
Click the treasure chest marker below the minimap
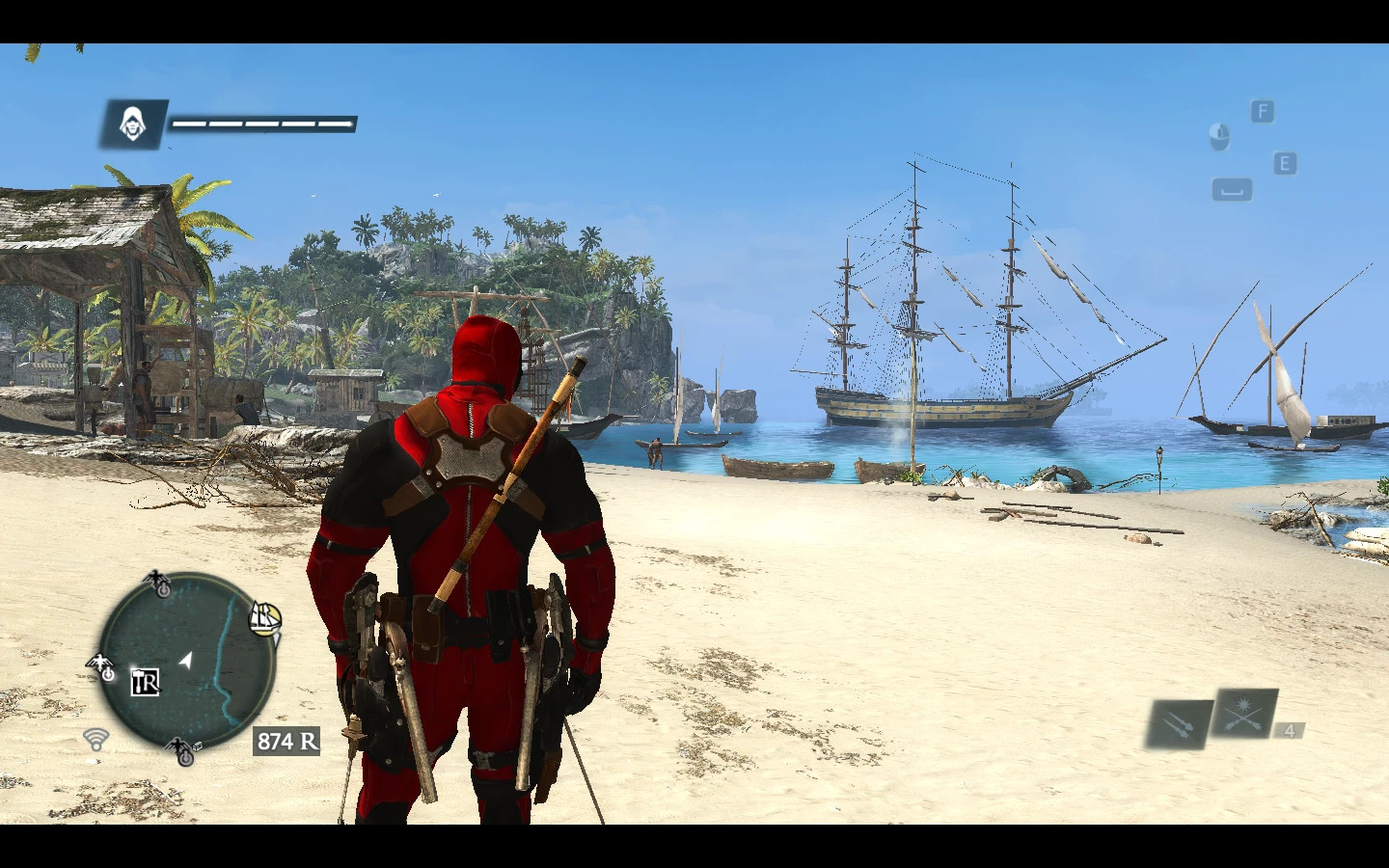click(x=199, y=747)
